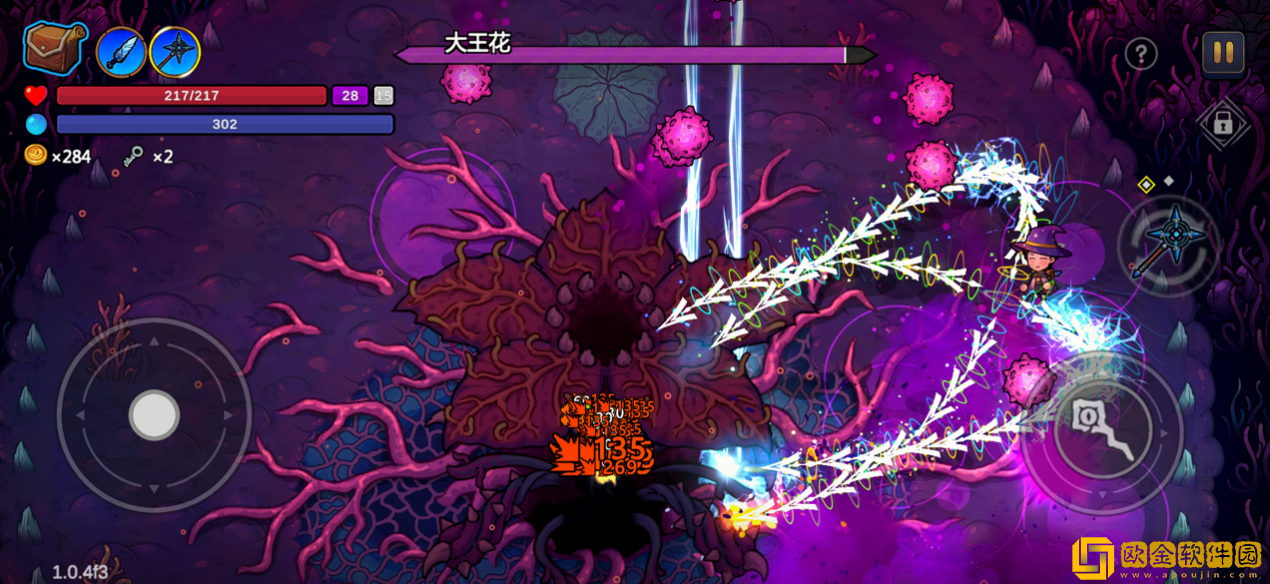
Task: Pause the game
Action: 1222,54
